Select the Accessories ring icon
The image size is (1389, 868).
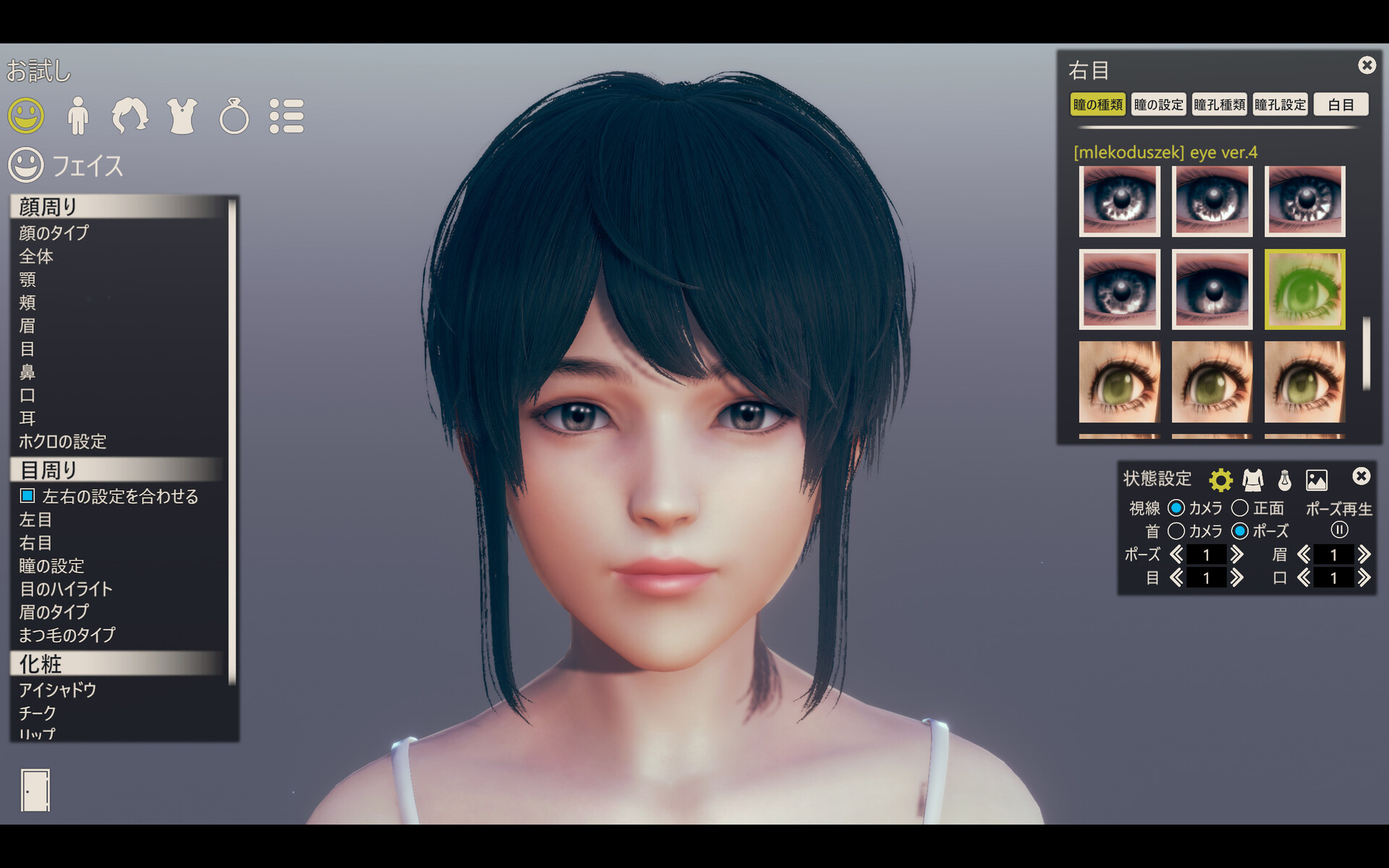click(x=234, y=114)
